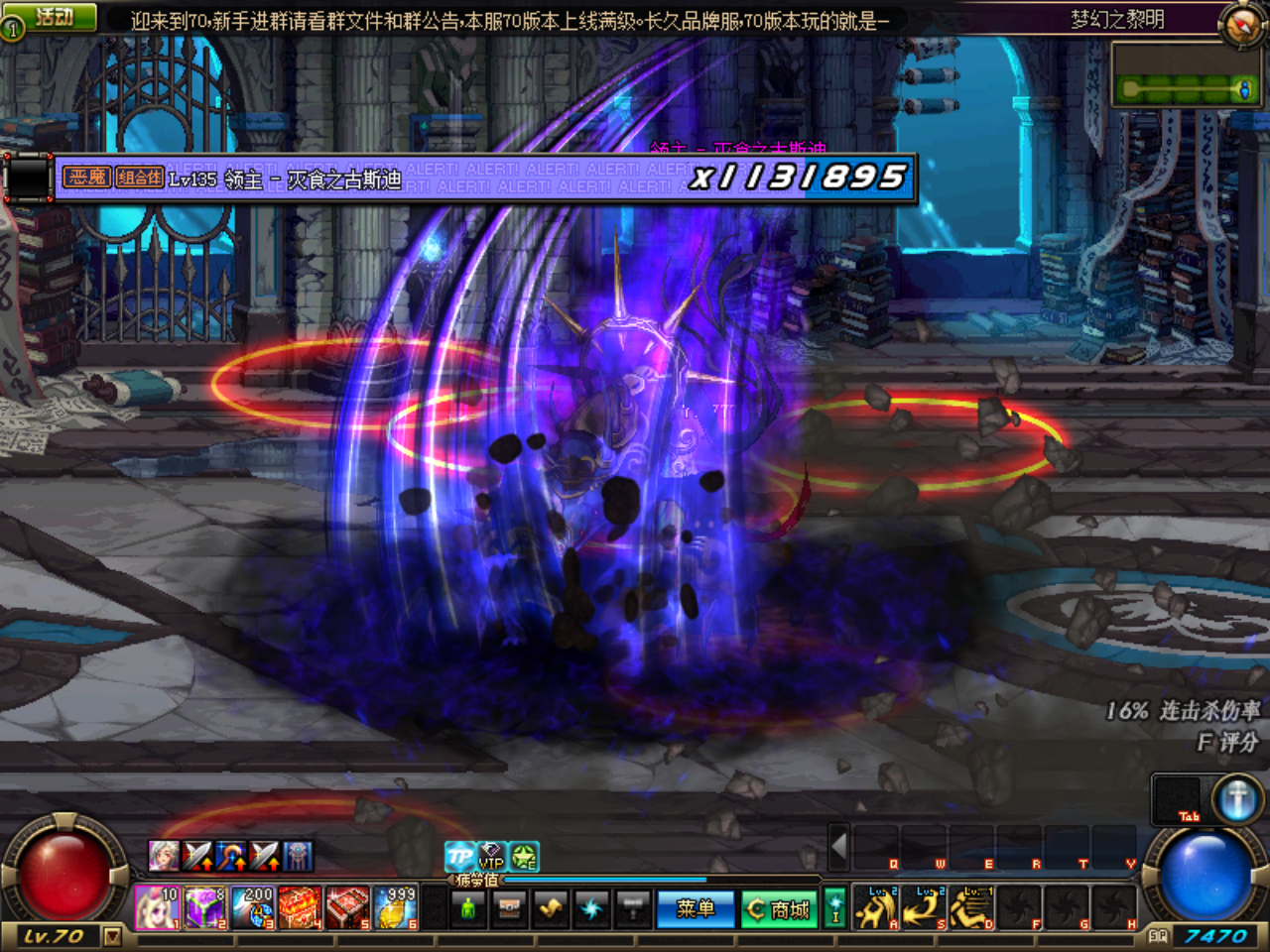Click the blue star skill window icon

point(591,909)
